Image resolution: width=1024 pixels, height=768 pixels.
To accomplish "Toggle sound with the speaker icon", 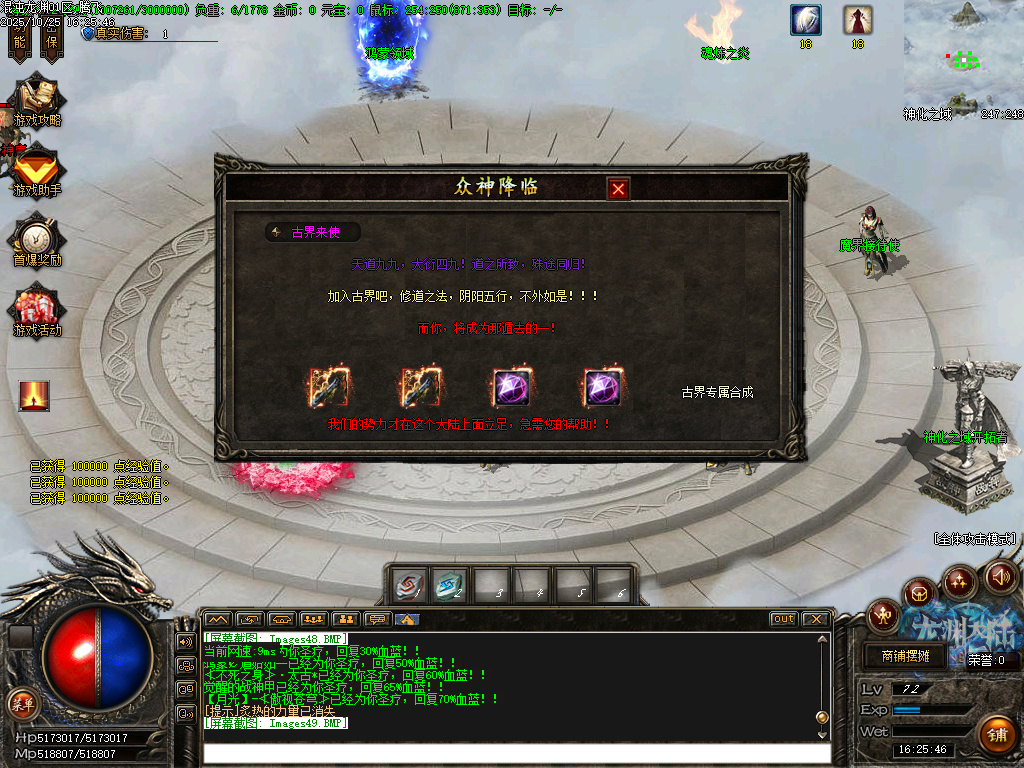I will (x=1001, y=576).
